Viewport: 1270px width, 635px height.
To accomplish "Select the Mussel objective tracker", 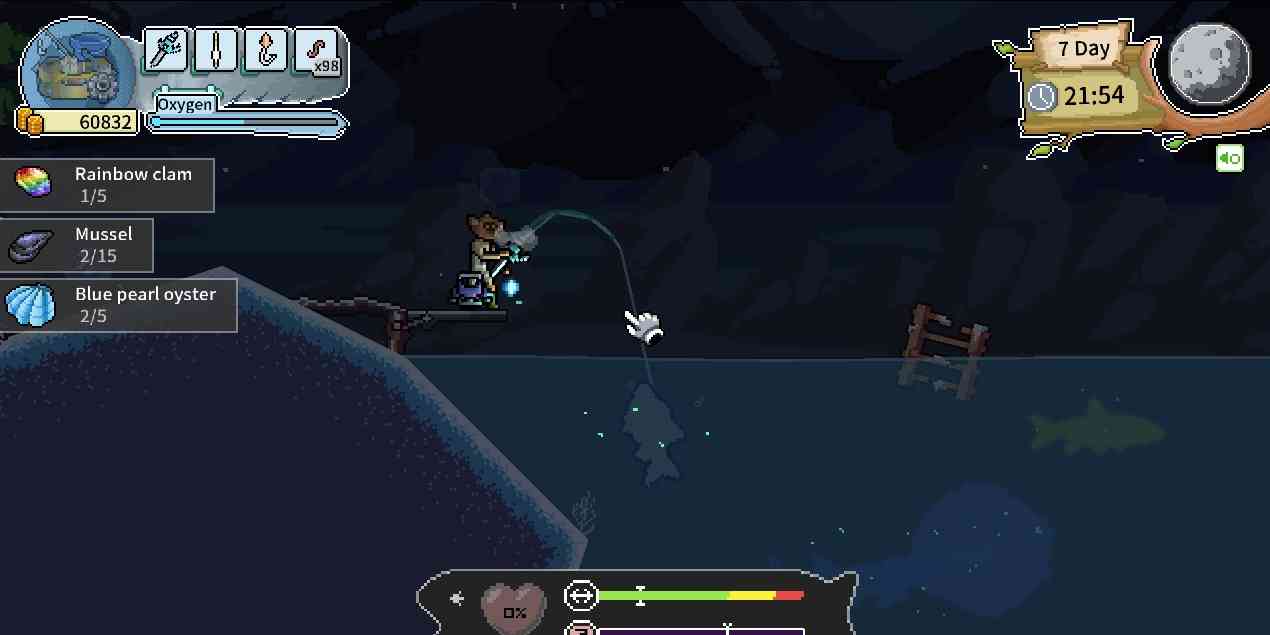I will (x=77, y=245).
